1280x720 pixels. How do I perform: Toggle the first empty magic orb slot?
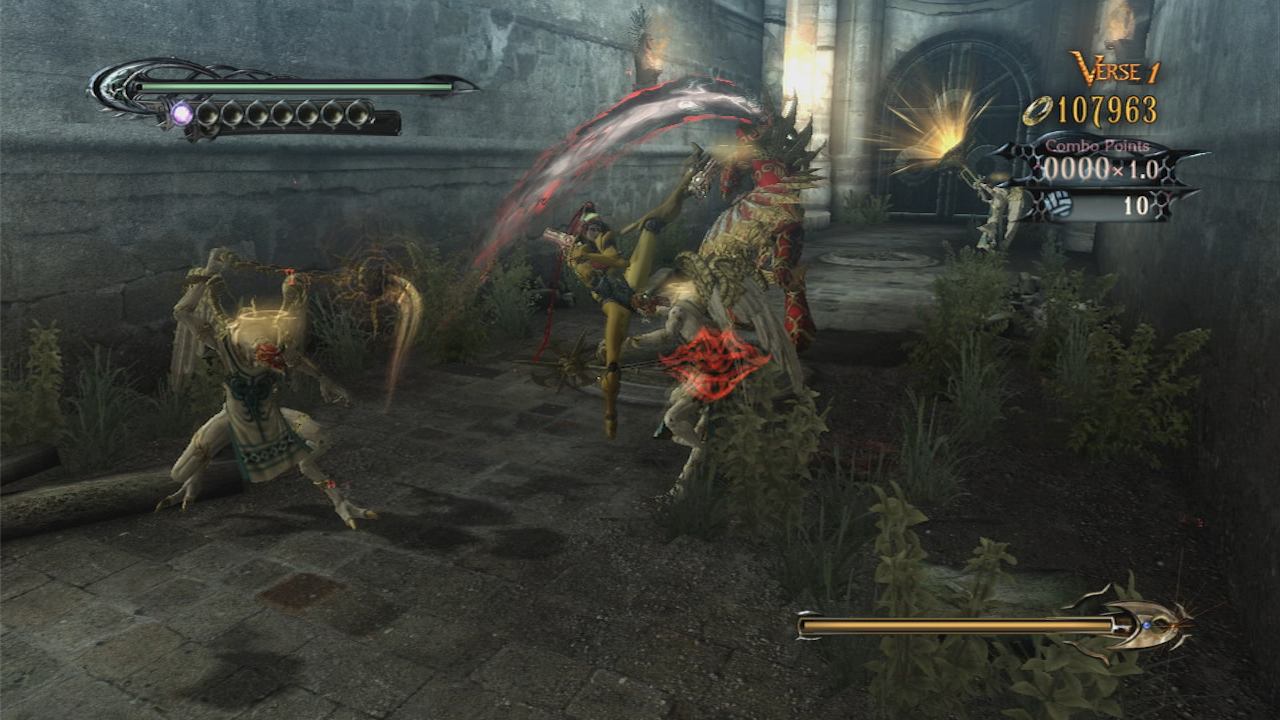coord(209,114)
